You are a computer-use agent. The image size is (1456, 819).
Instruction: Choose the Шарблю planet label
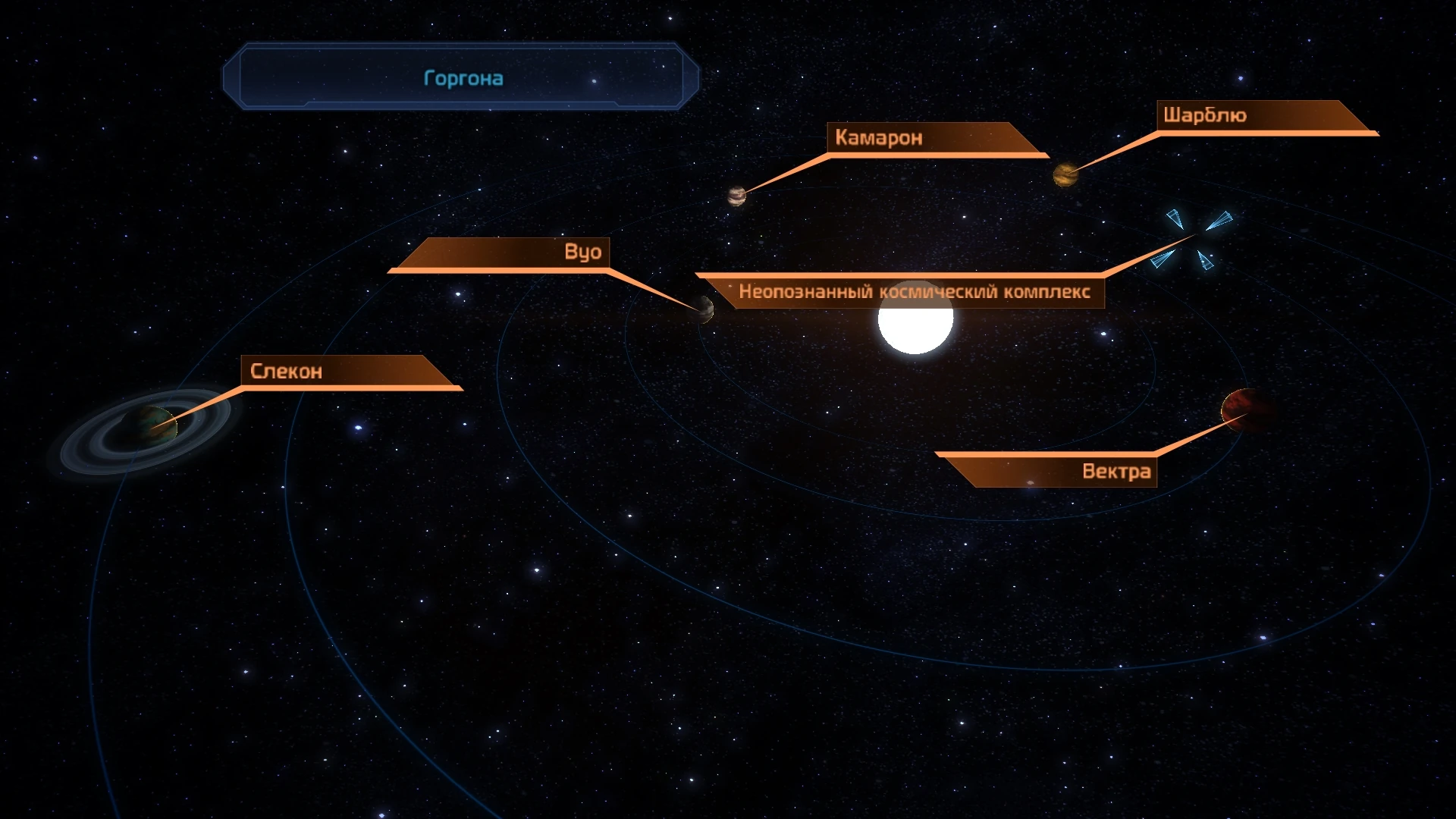point(1205,116)
